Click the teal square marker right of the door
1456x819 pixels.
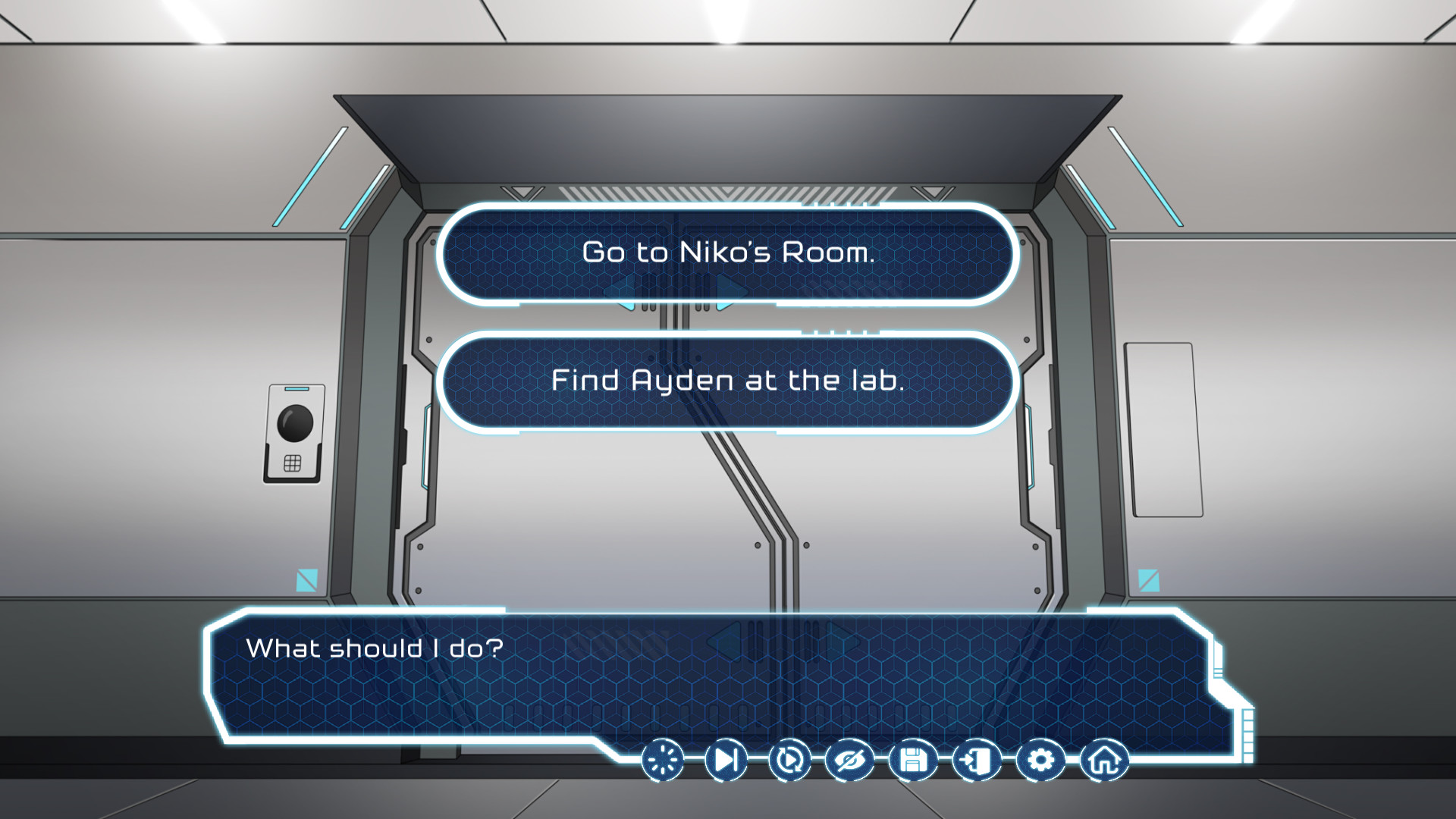pyautogui.click(x=1150, y=580)
